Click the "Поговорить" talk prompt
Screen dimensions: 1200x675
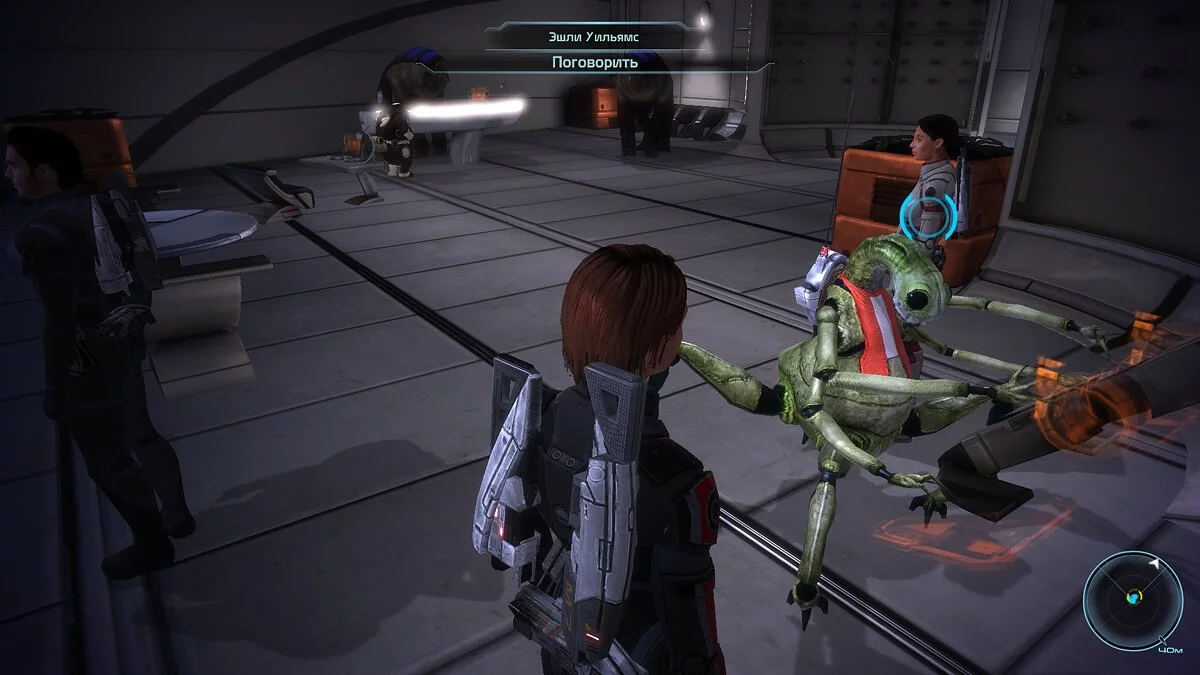click(x=595, y=62)
